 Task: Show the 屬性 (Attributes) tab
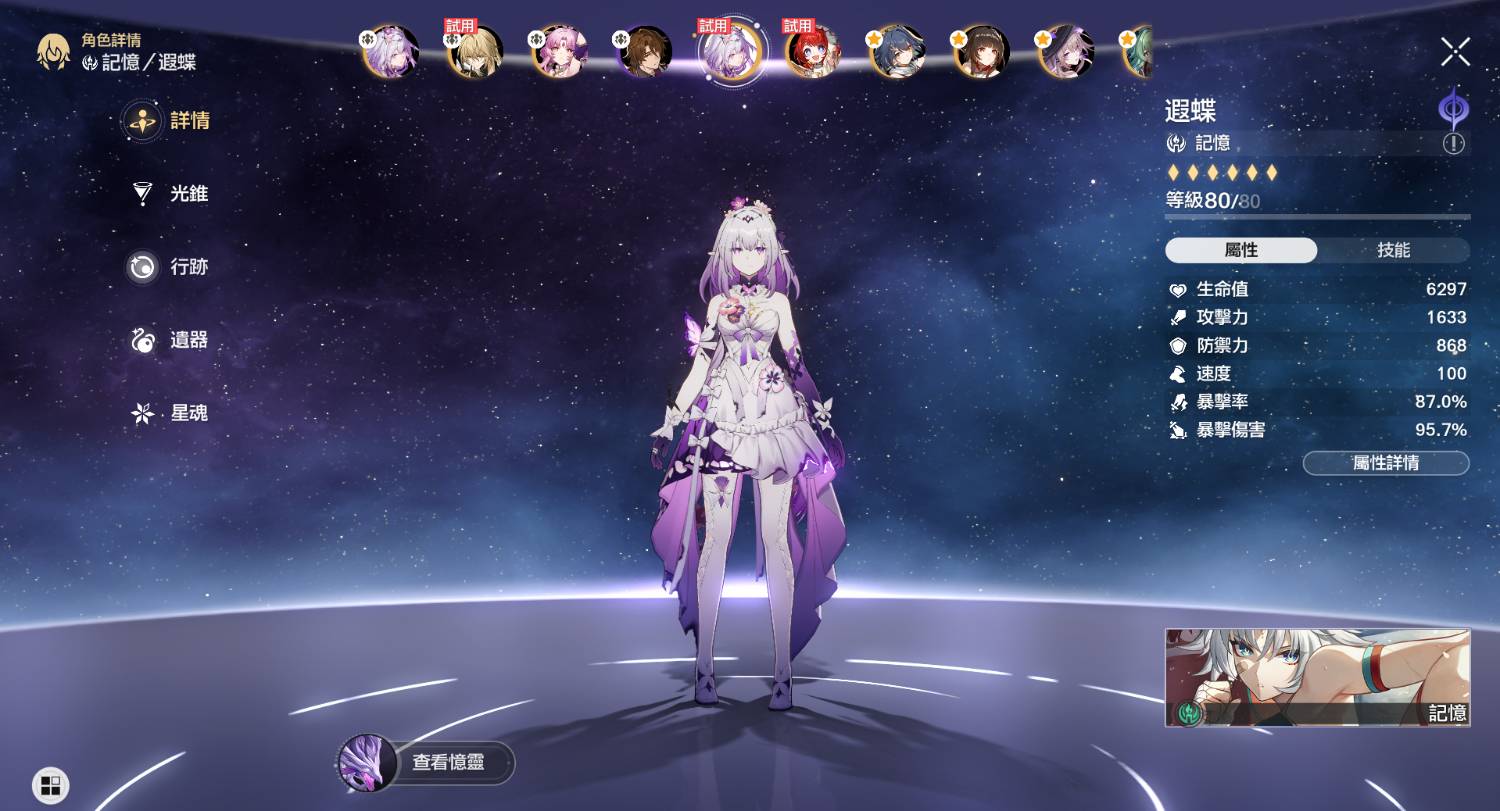1241,250
